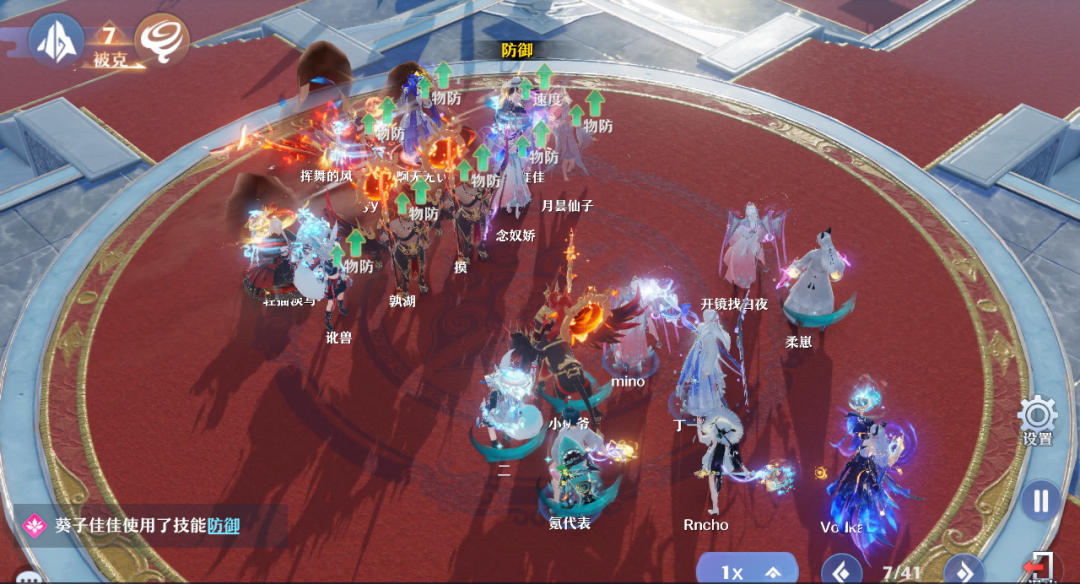1080x584 pixels.
Task: Open the chat bubble icon
Action: [25, 576]
